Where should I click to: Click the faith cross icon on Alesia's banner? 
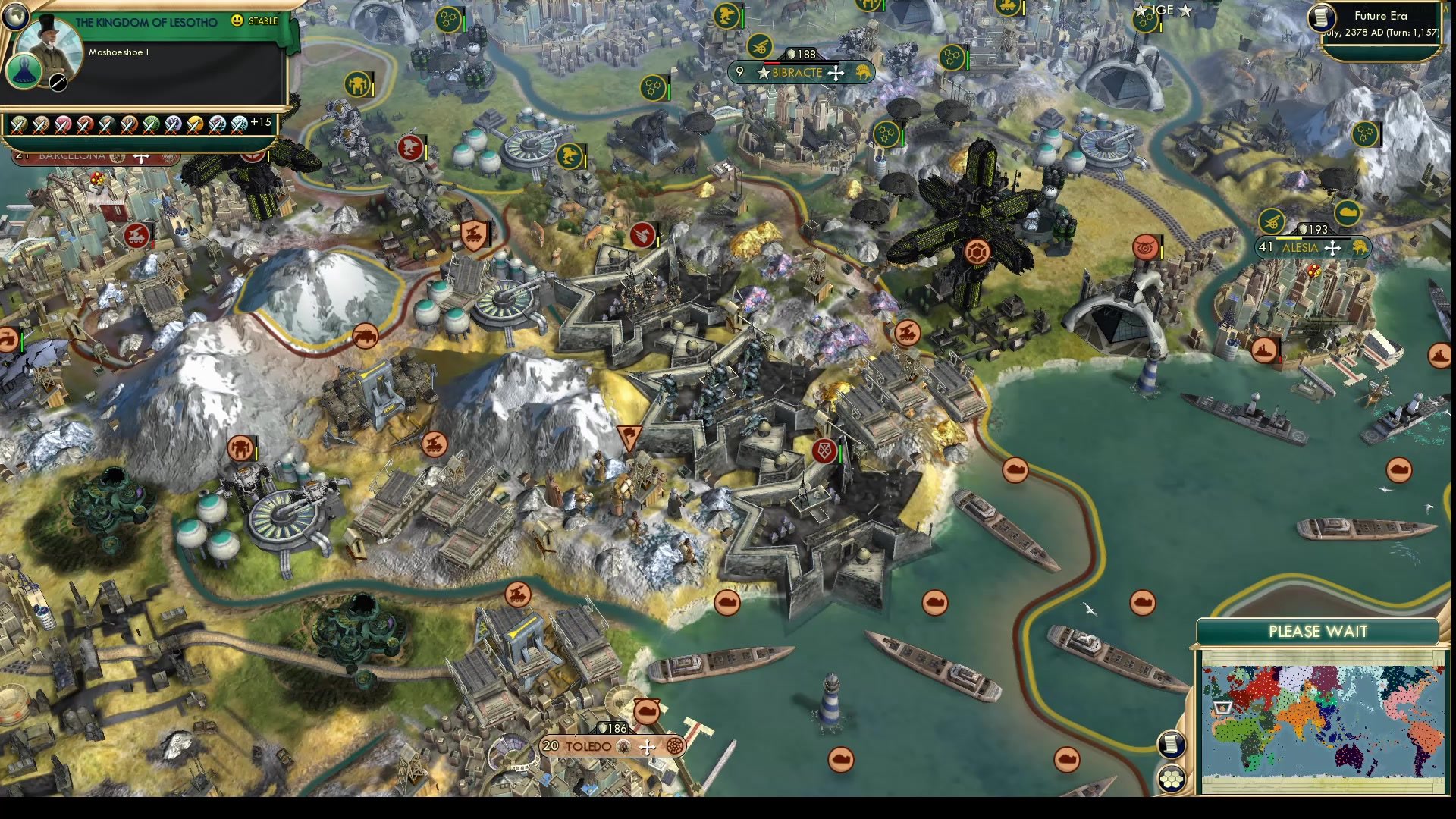point(1332,249)
